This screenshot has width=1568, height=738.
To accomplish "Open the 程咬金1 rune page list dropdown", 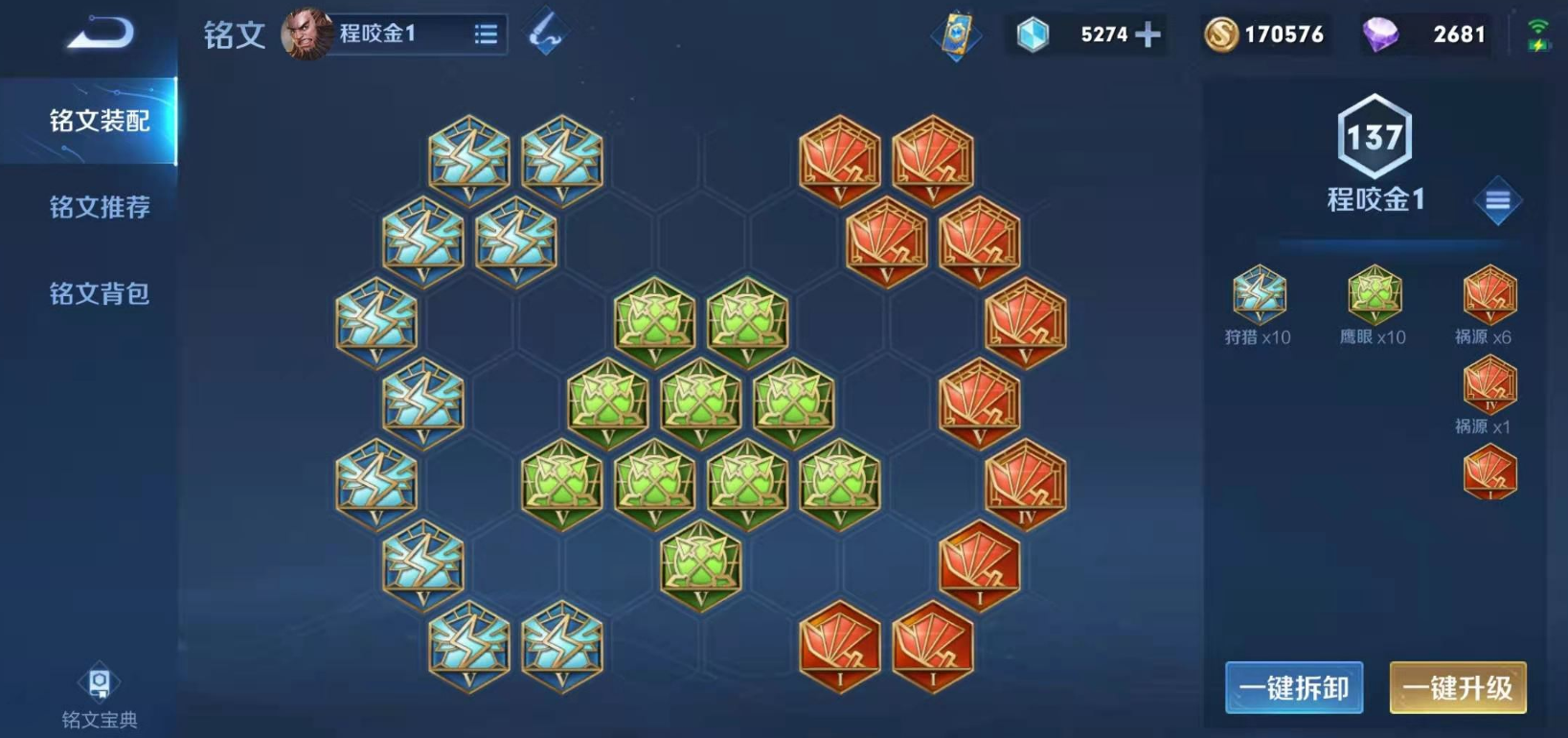I will point(486,35).
